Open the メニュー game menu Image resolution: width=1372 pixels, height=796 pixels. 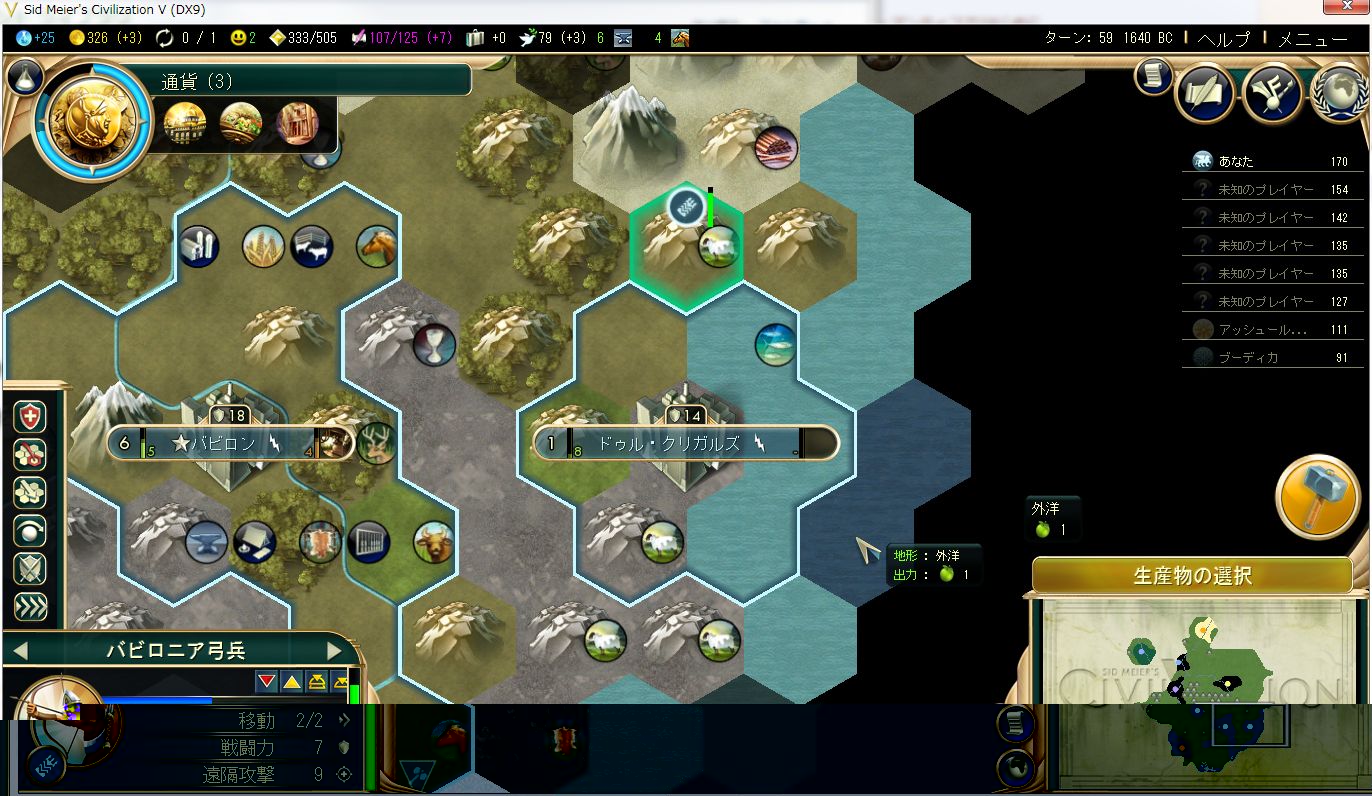click(1313, 39)
